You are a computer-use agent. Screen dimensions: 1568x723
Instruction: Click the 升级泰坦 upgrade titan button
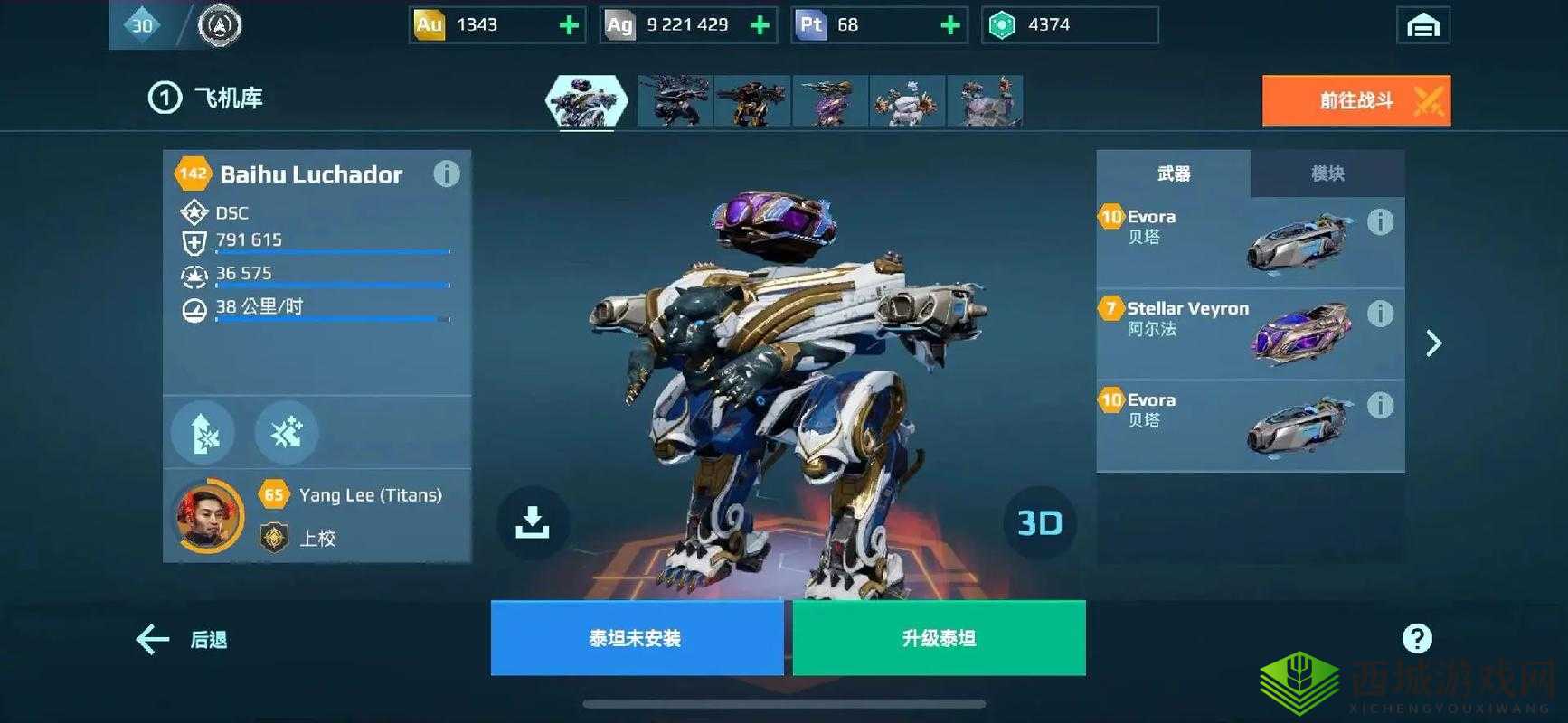[938, 638]
